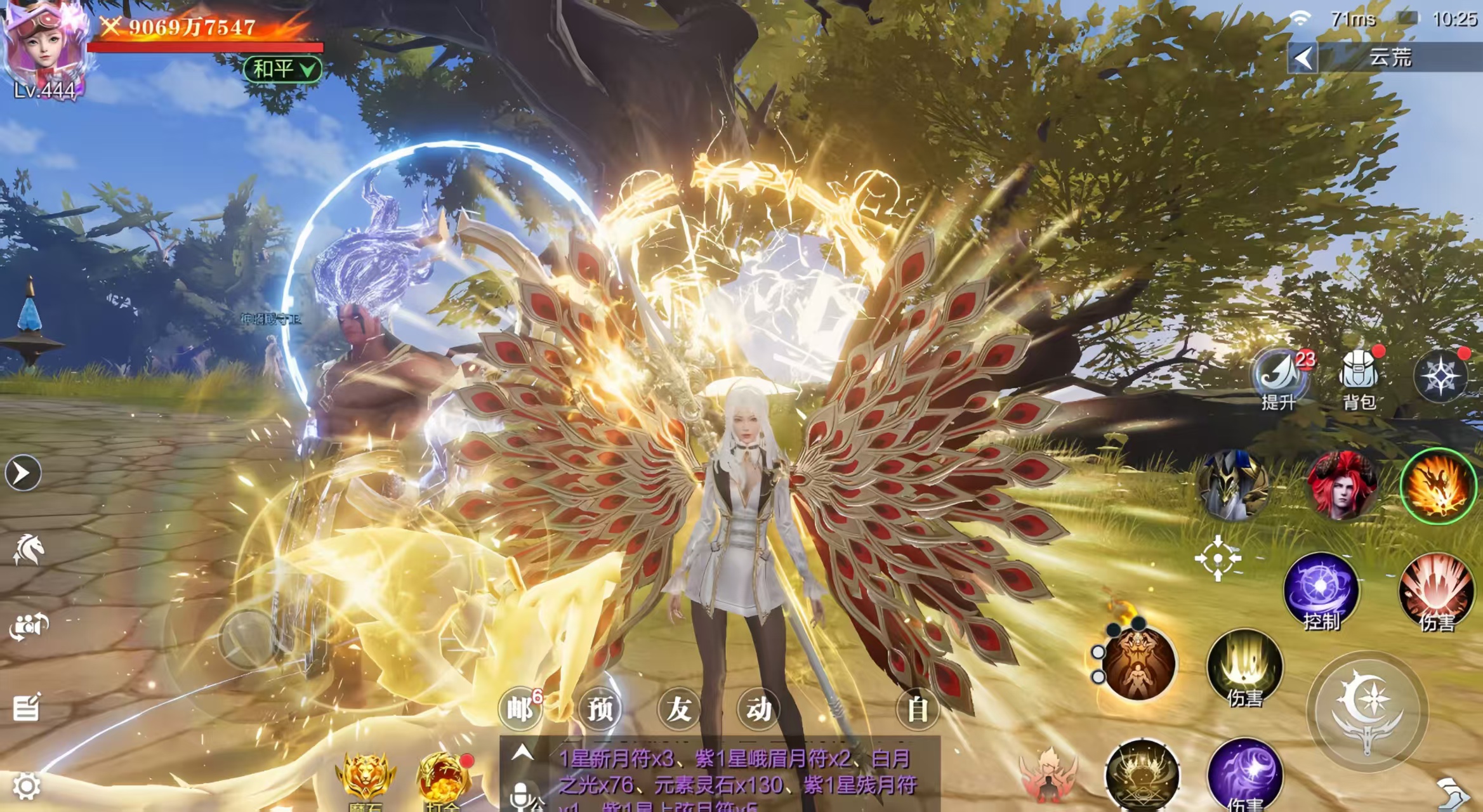The height and width of the screenshot is (812, 1483).
Task: Open the 邮 mail button
Action: [x=520, y=709]
